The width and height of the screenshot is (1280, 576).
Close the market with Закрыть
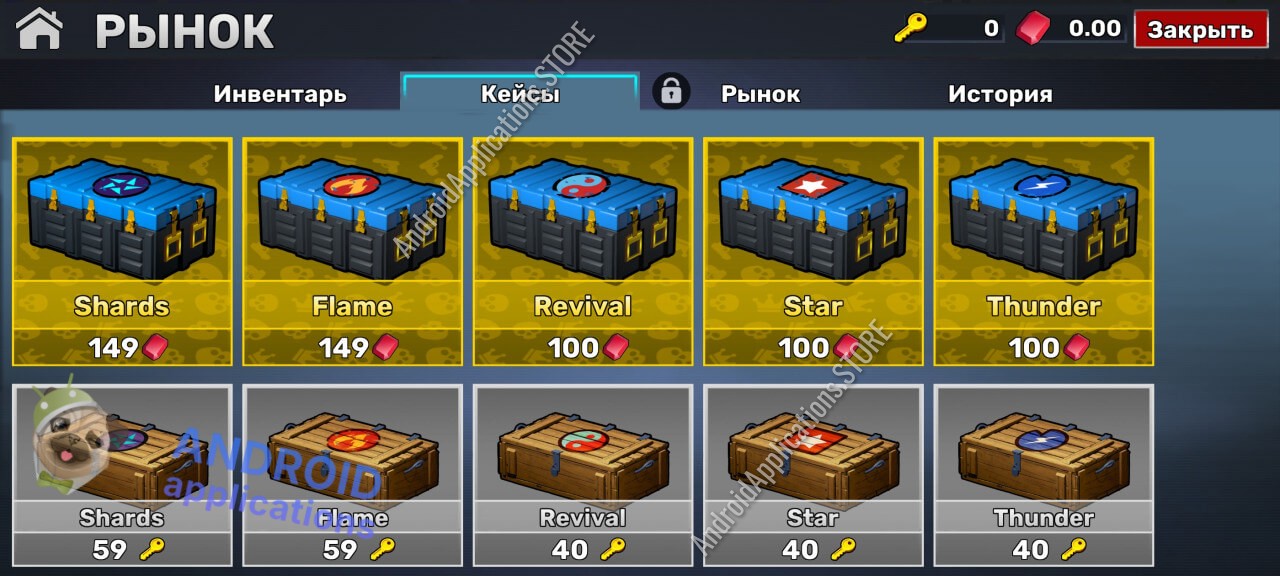(1200, 30)
